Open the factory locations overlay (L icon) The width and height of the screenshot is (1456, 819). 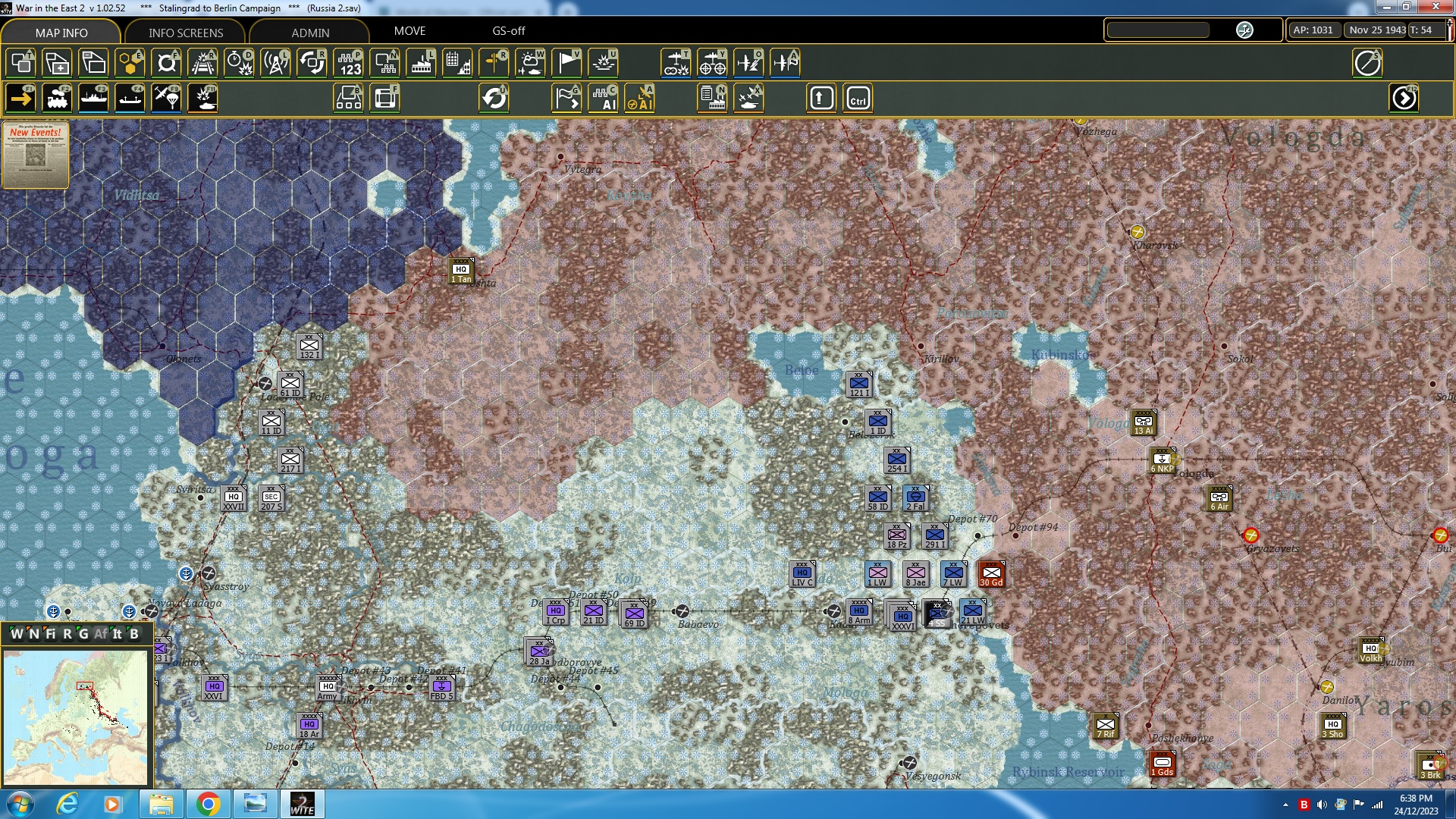[x=420, y=63]
